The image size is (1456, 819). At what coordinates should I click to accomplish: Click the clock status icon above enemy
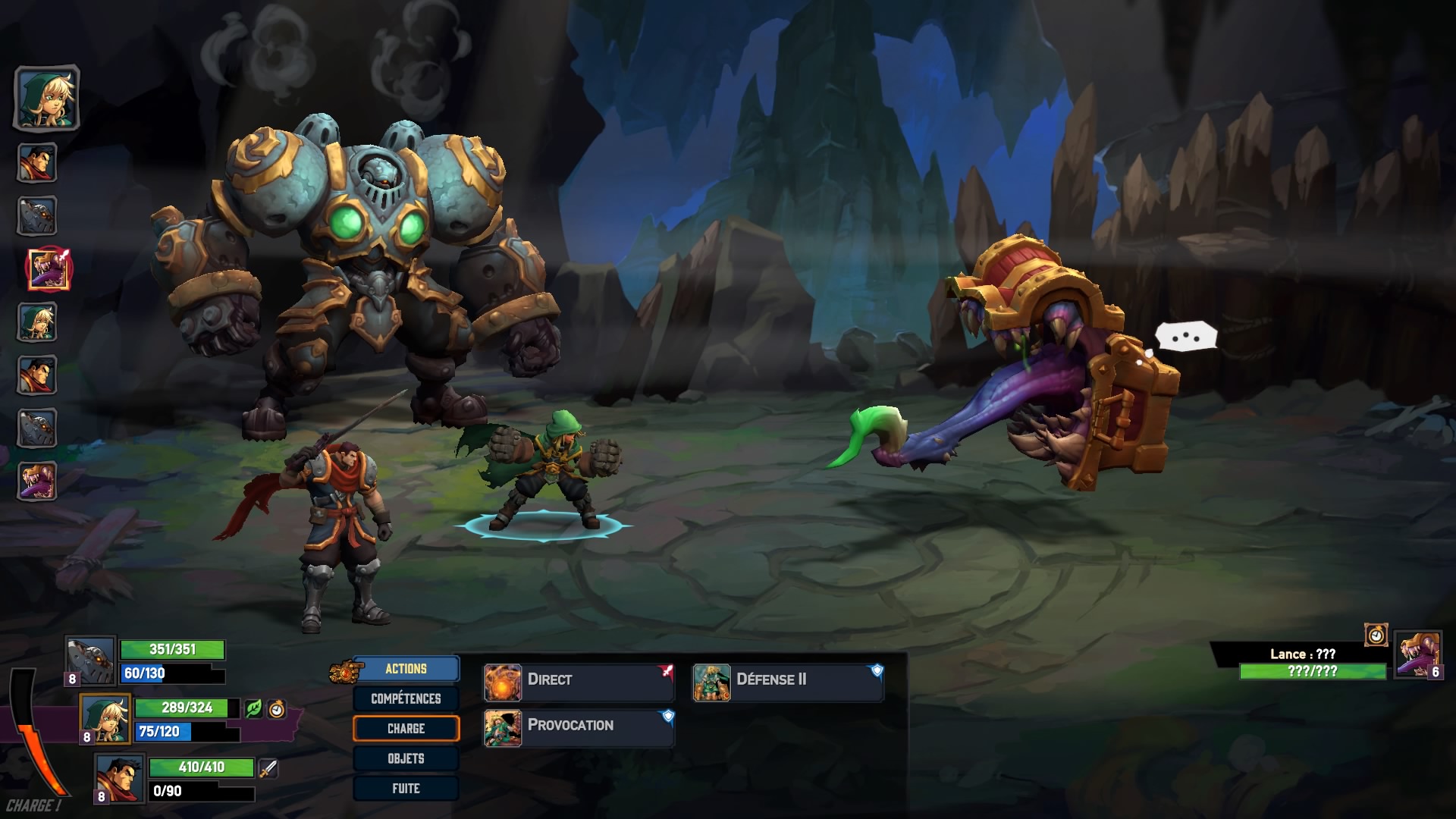[1376, 635]
